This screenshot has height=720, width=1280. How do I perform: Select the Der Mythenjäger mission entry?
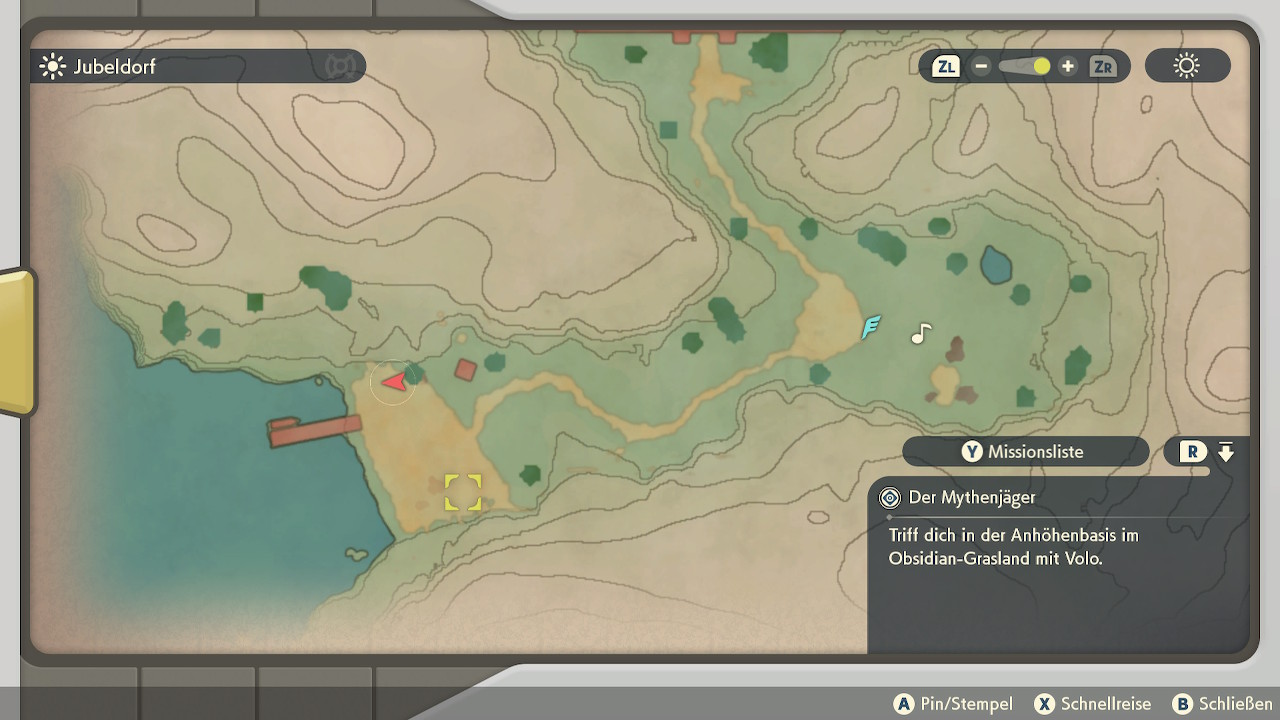(971, 497)
